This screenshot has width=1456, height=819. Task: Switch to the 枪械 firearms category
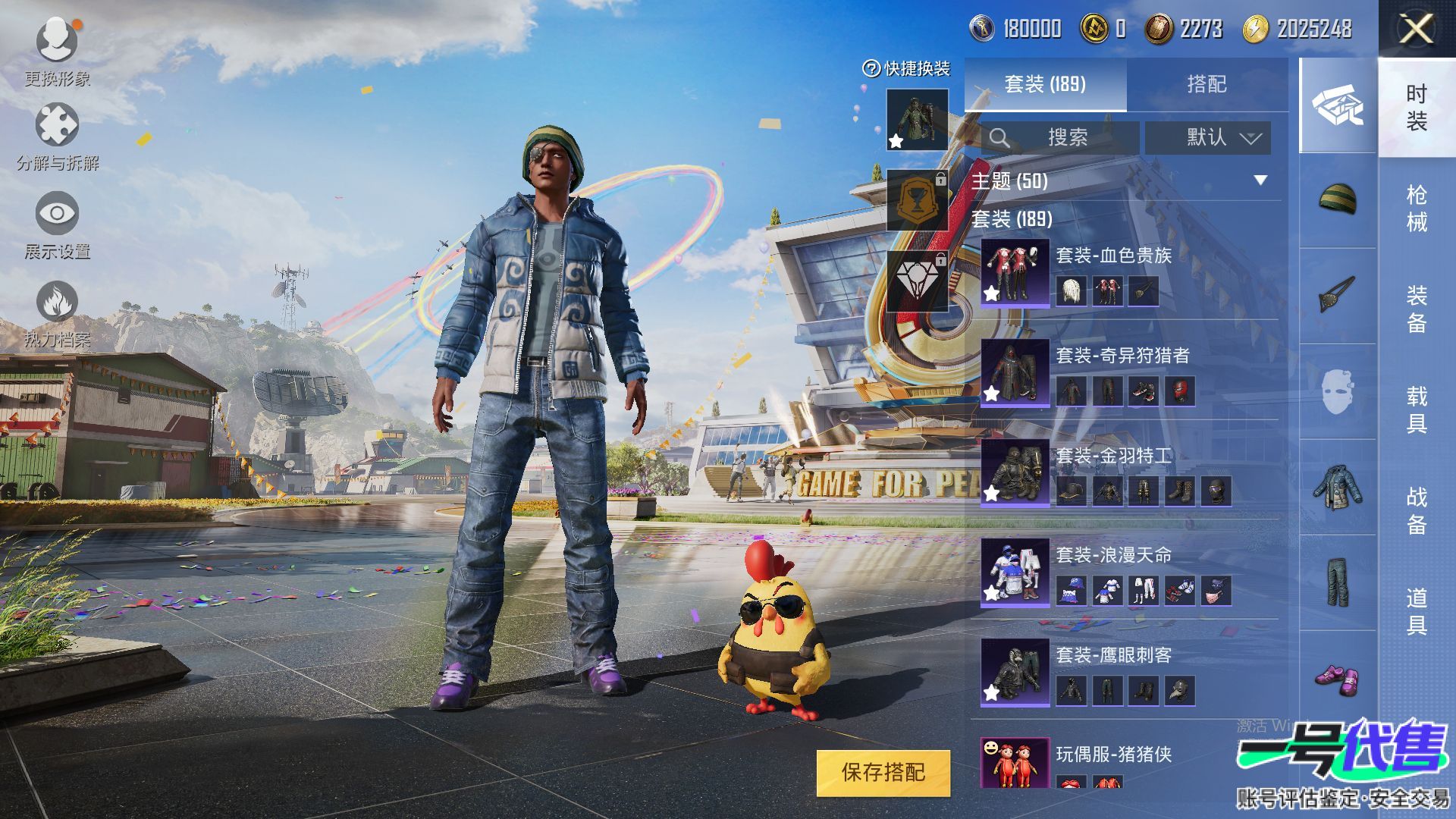(x=1417, y=208)
